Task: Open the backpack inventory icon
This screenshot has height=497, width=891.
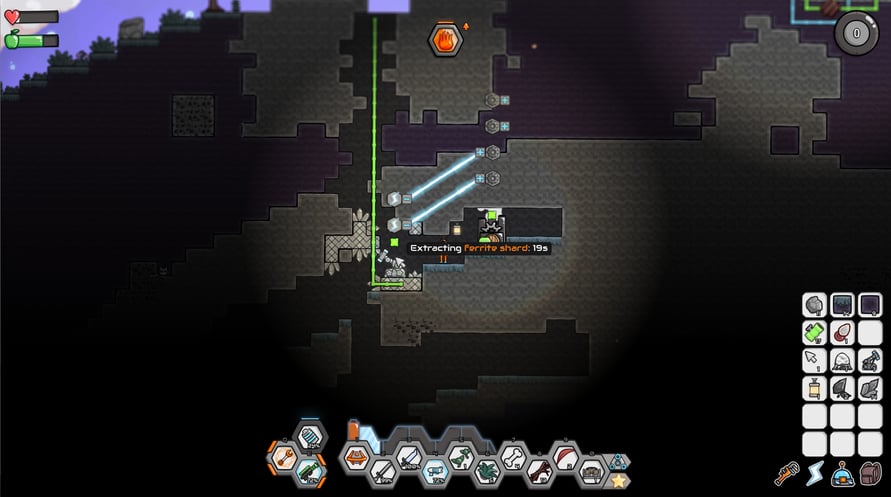Action: (871, 474)
